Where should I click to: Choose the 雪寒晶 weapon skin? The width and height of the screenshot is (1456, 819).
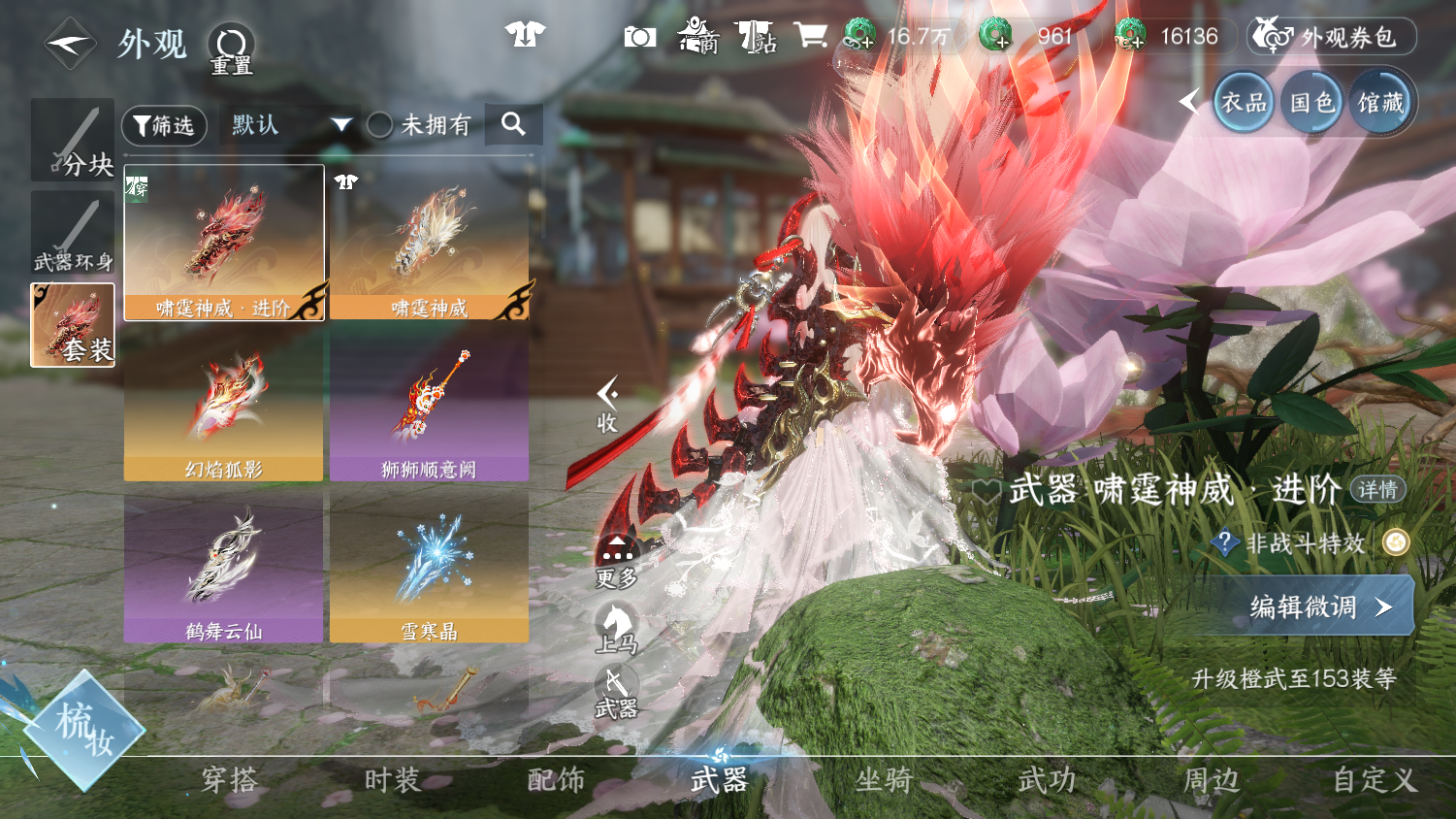pos(429,567)
